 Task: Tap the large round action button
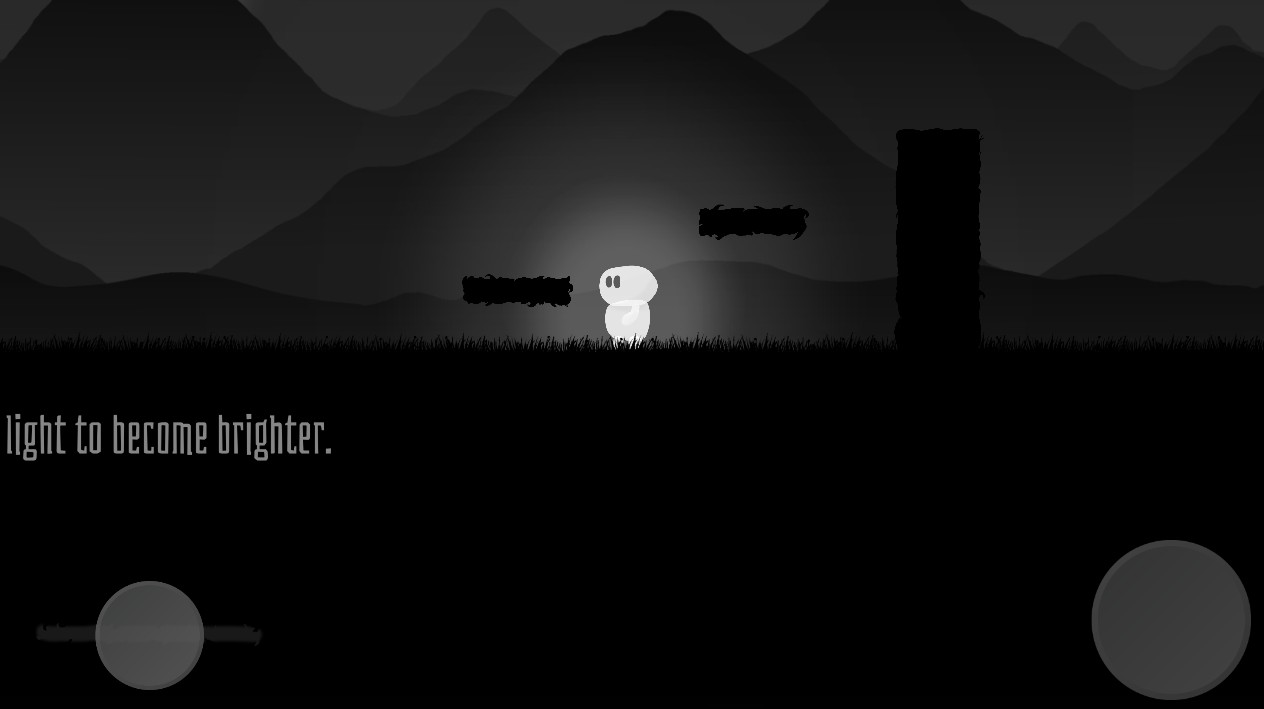pos(1170,619)
